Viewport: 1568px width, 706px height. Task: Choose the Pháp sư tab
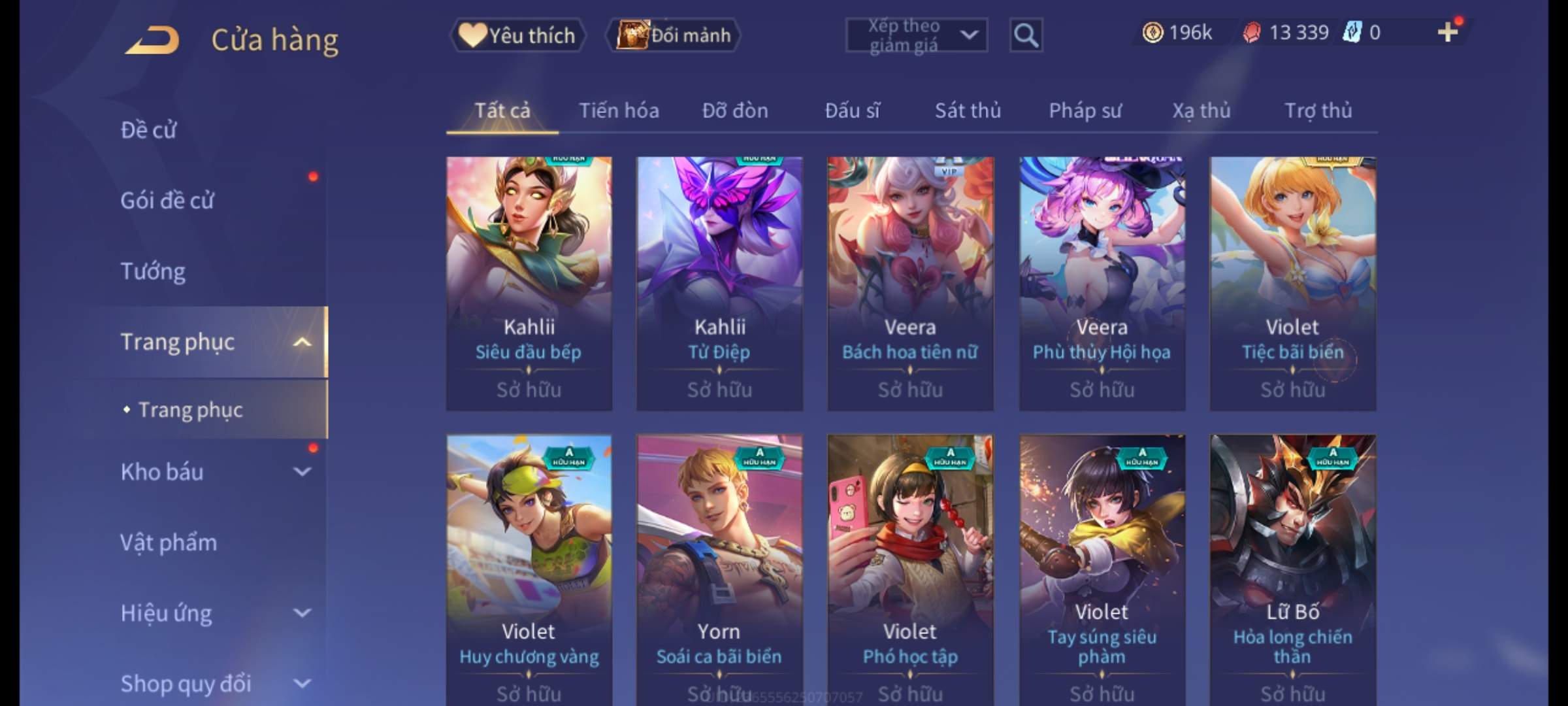coord(1085,110)
